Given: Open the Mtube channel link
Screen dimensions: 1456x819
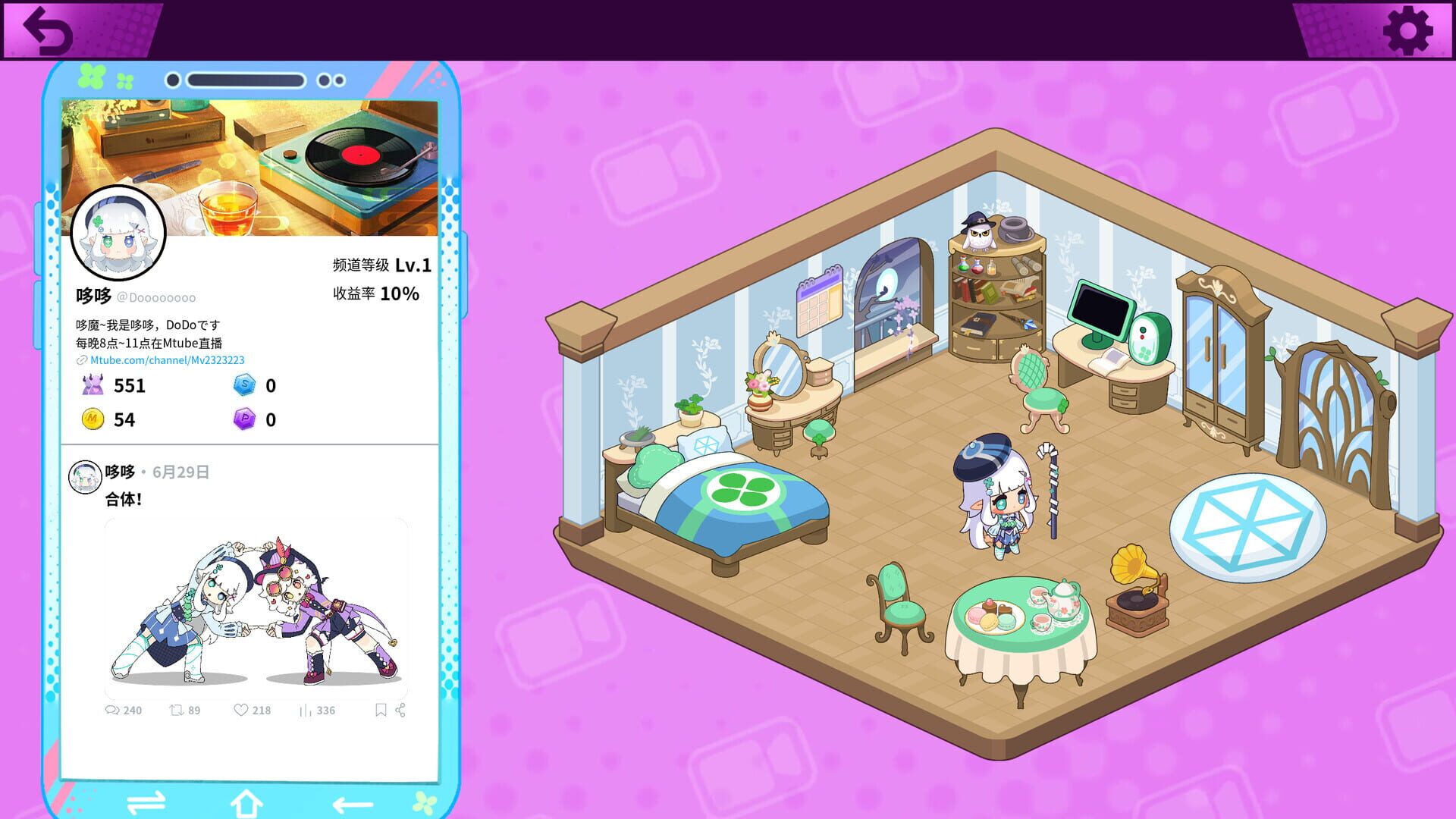Looking at the screenshot, I should click(x=167, y=360).
